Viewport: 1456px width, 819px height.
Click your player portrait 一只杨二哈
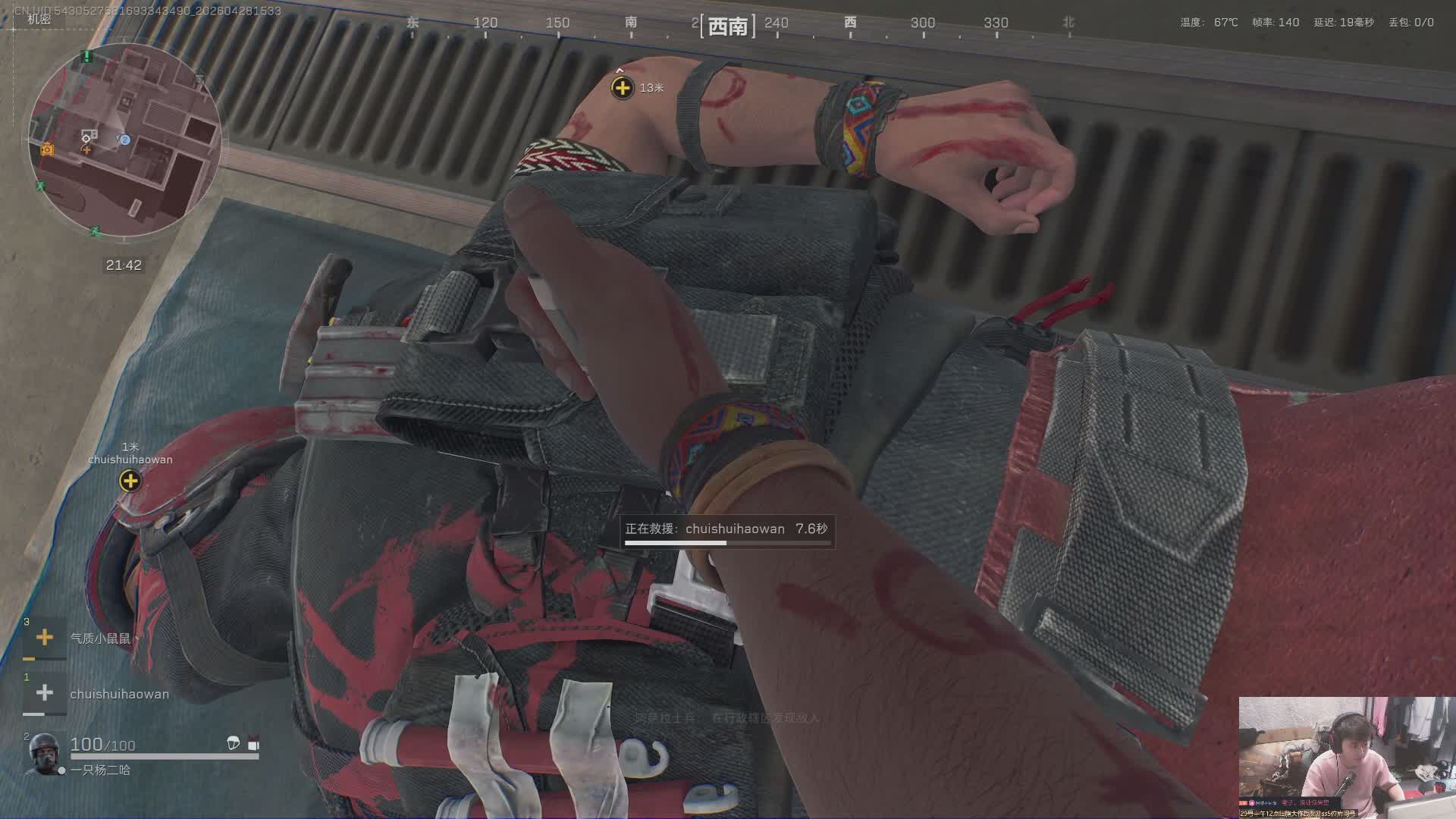pyautogui.click(x=43, y=753)
